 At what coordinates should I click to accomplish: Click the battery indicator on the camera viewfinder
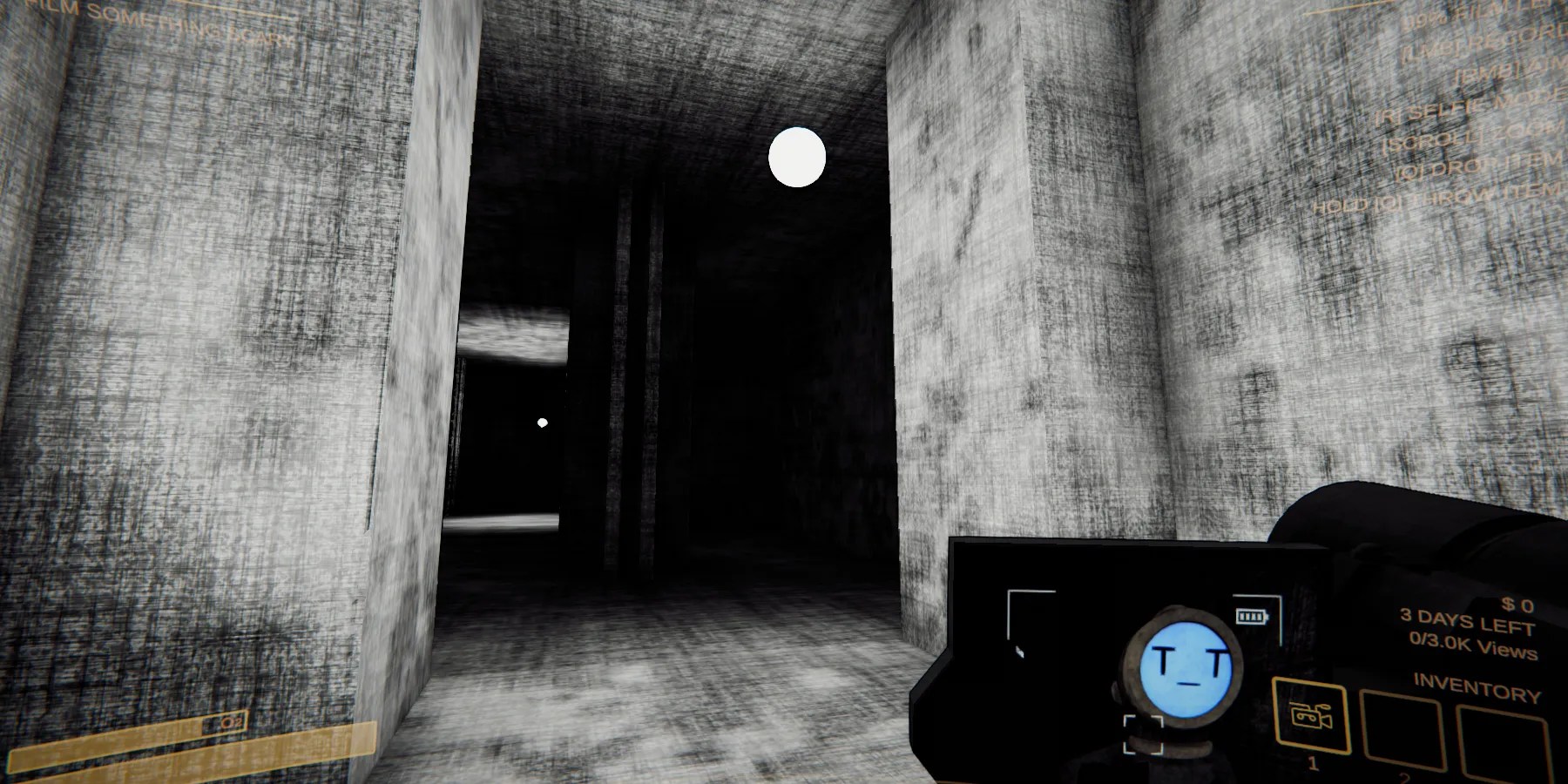1252,618
